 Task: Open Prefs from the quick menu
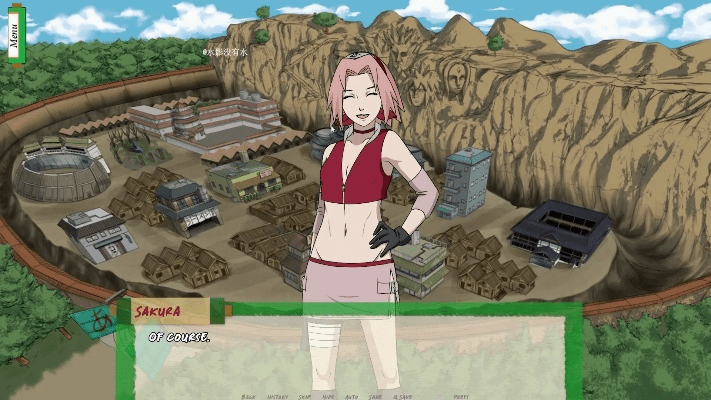click(461, 396)
